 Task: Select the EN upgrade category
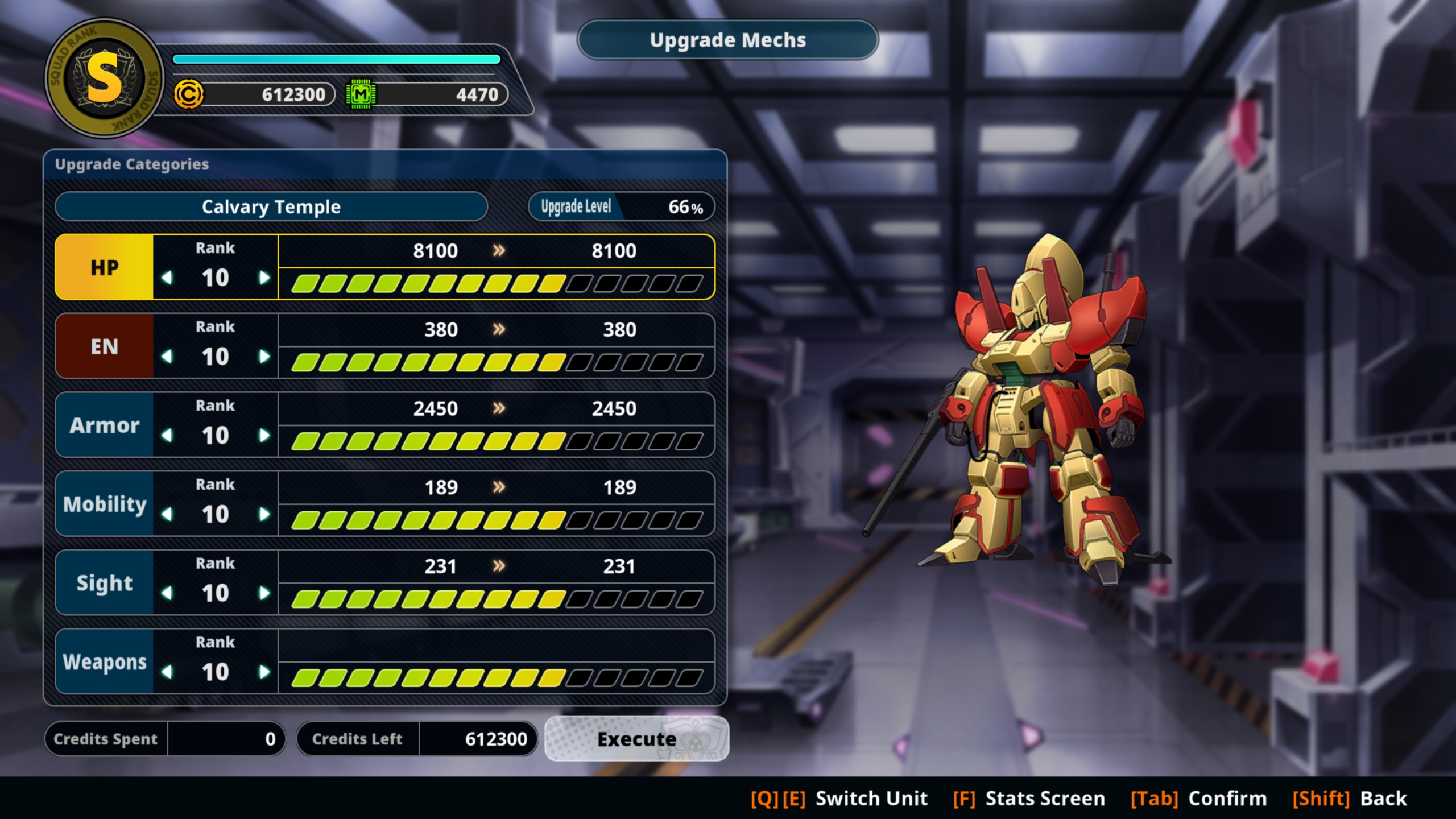coord(105,346)
